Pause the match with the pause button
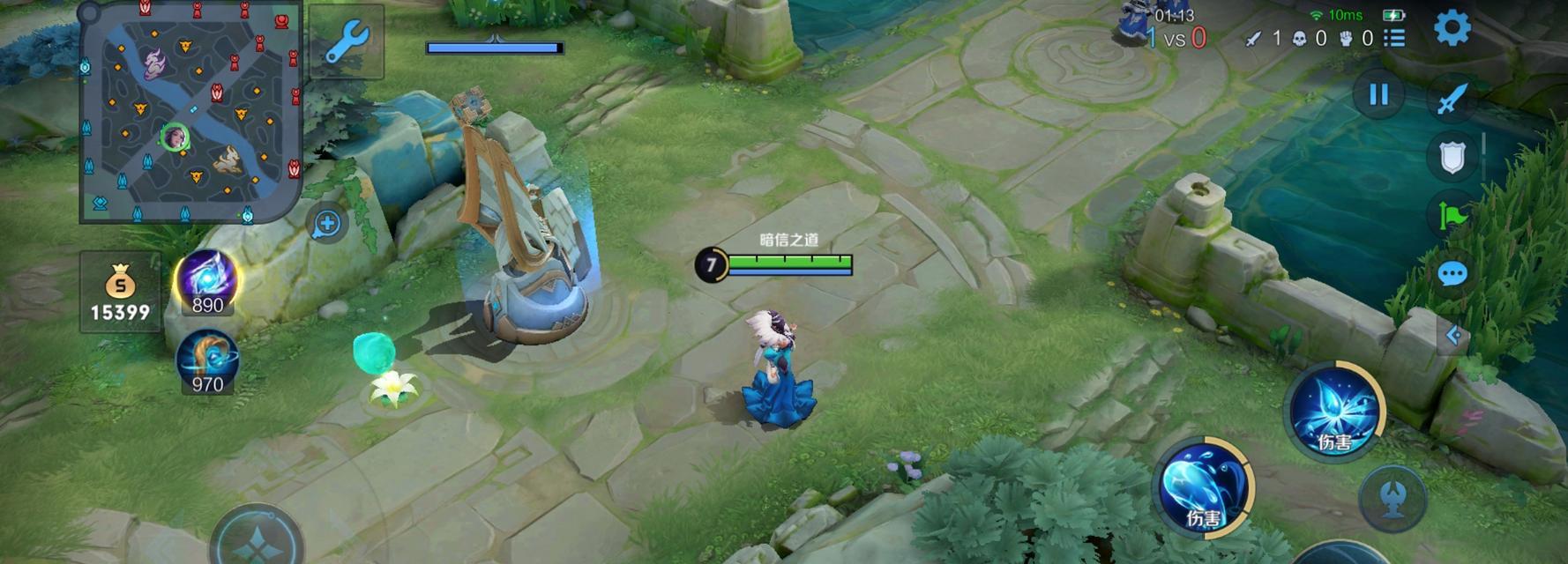Screen dimensions: 1568x564 pos(1378,94)
